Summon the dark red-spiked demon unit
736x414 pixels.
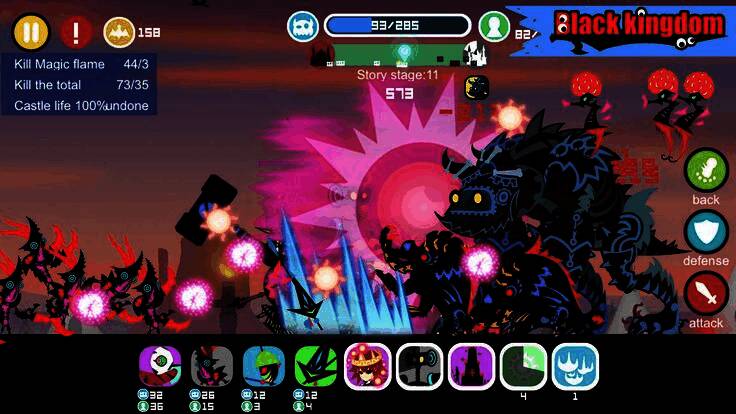[210, 367]
